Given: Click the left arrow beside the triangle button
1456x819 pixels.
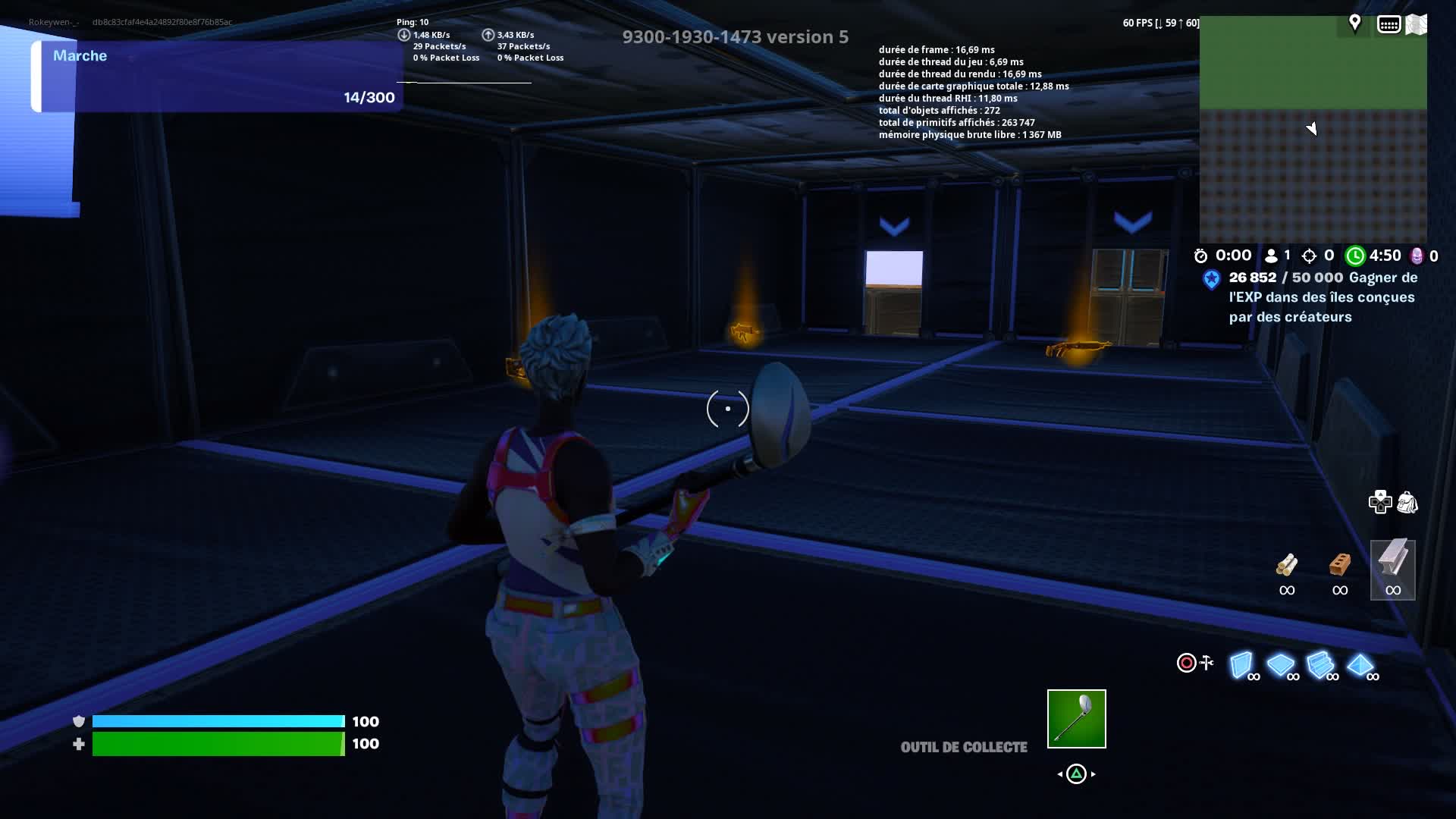Looking at the screenshot, I should 1059,774.
